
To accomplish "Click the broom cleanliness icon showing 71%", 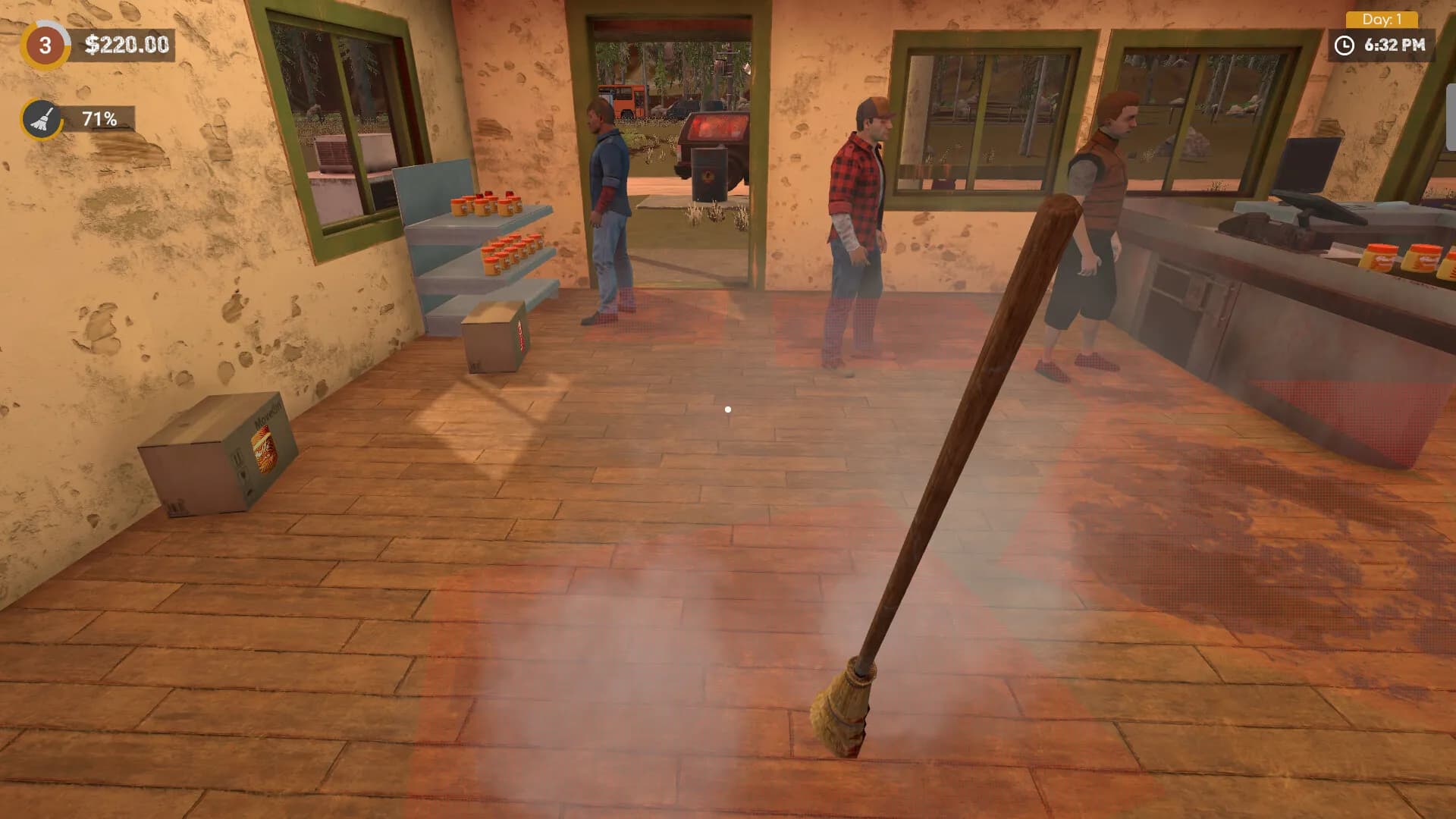I will 42,118.
